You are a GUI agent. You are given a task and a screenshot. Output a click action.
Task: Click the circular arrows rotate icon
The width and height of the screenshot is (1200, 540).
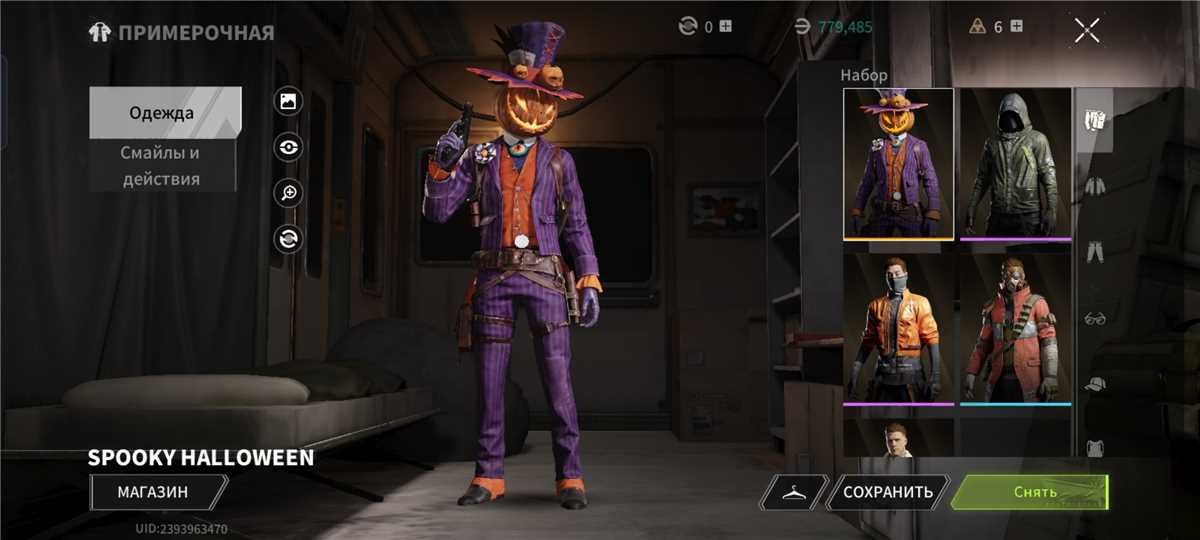pyautogui.click(x=288, y=238)
